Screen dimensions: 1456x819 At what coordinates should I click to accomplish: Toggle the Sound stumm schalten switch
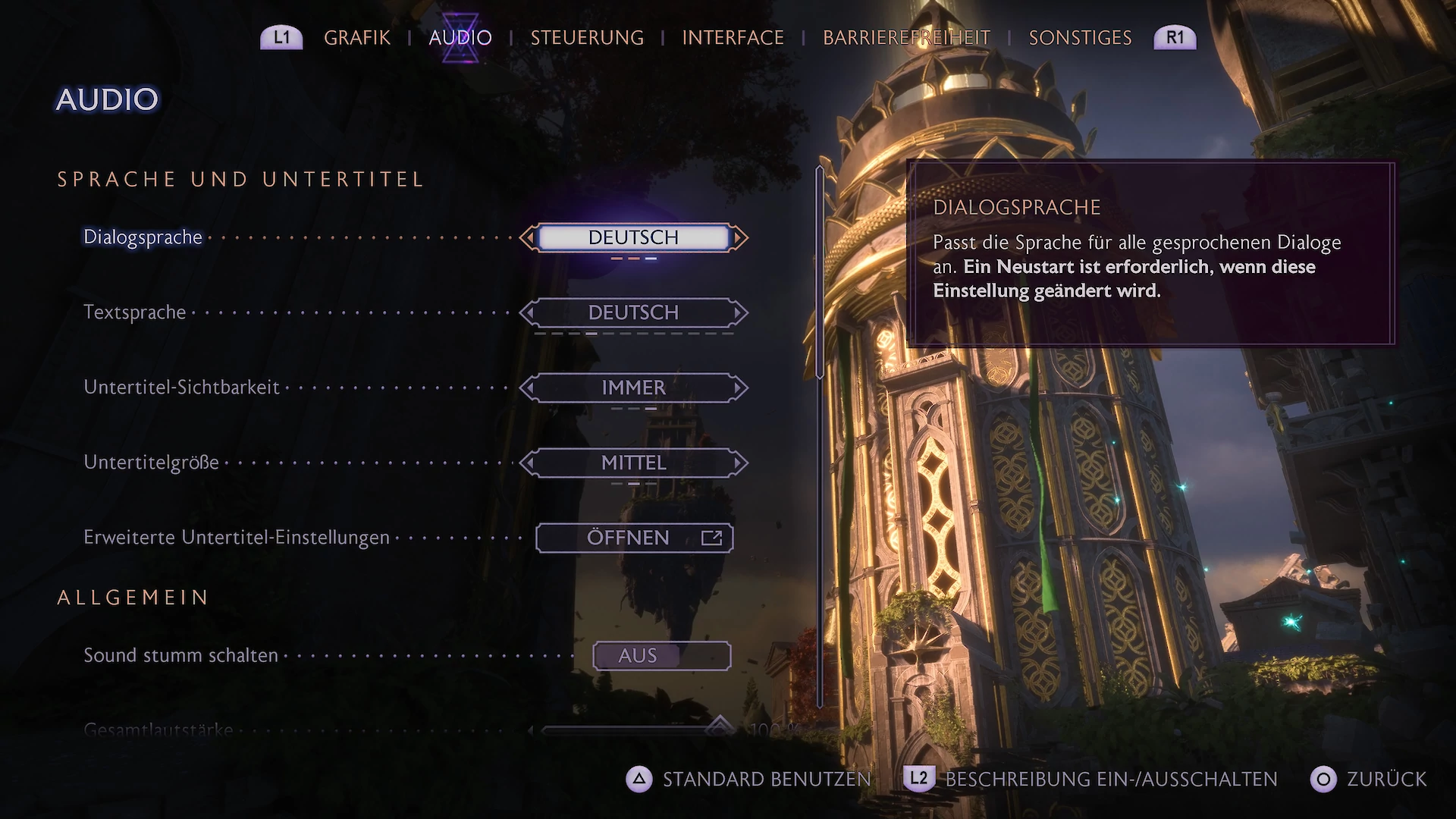661,656
